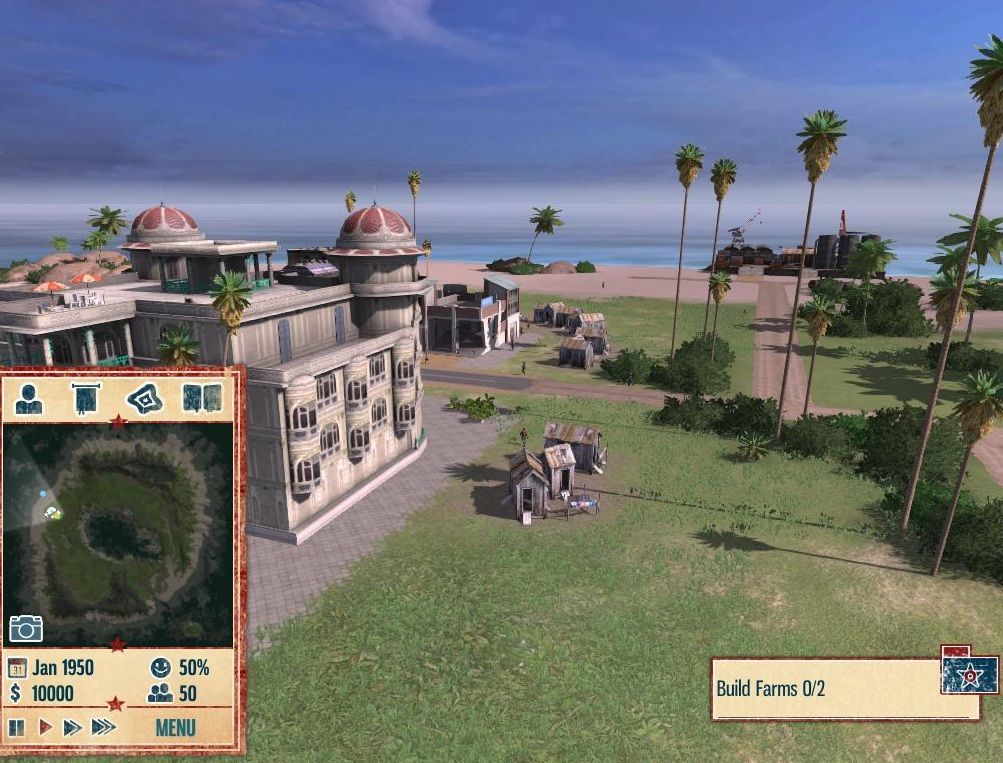Click the star flag task icon

coord(969,674)
